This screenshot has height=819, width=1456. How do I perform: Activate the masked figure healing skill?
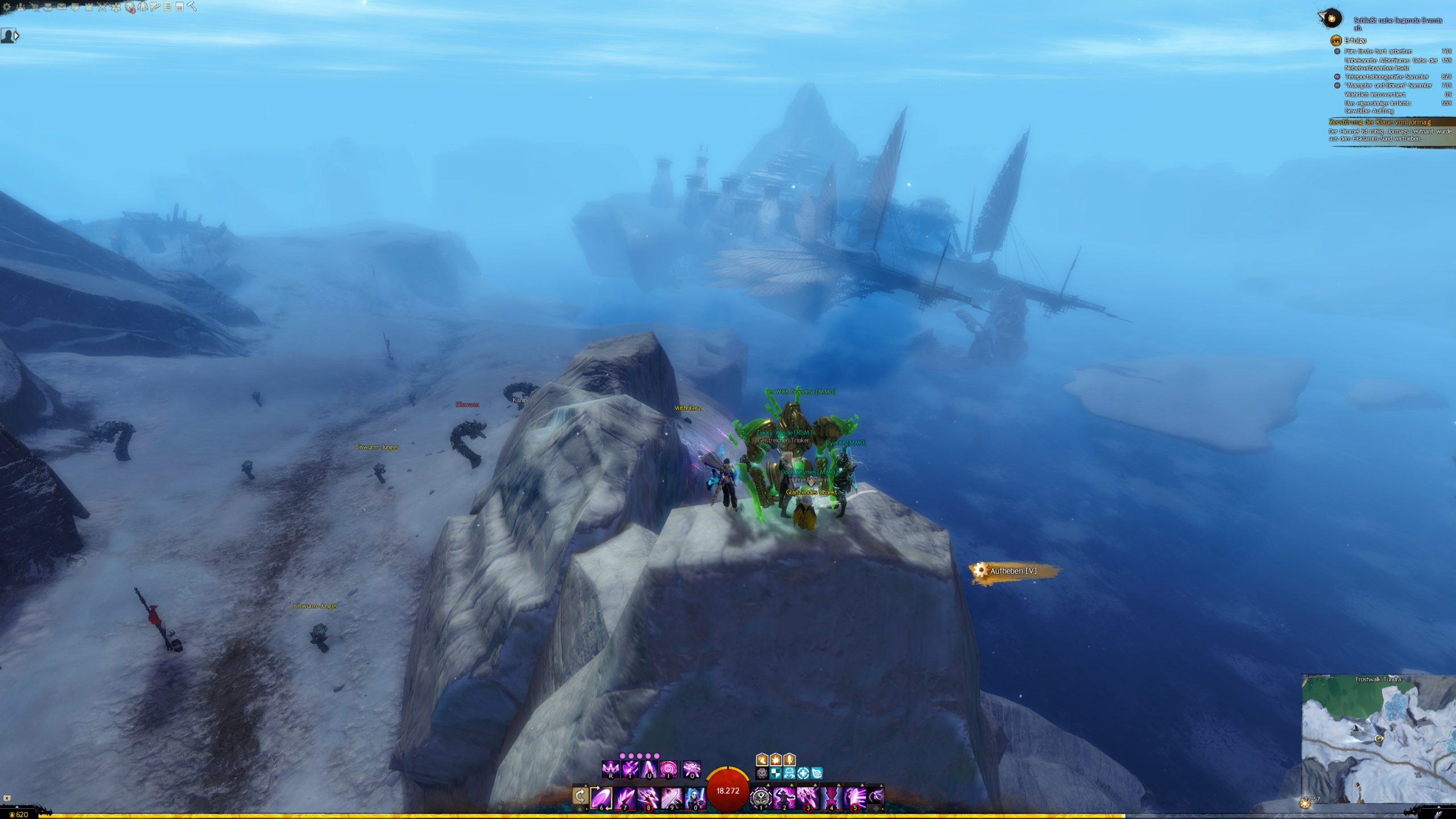click(695, 797)
